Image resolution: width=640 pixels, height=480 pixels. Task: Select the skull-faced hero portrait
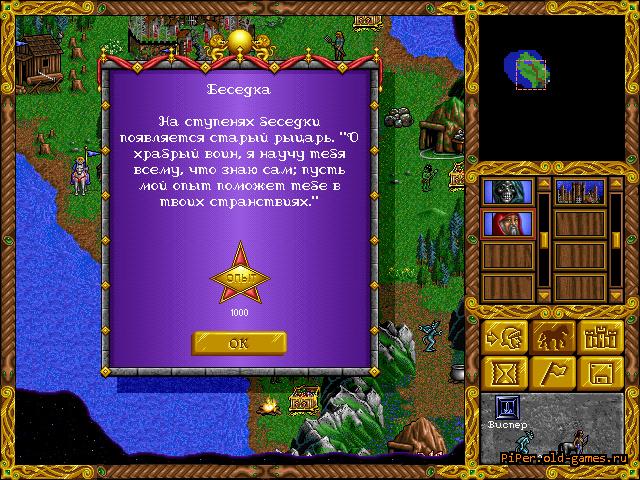tap(503, 191)
